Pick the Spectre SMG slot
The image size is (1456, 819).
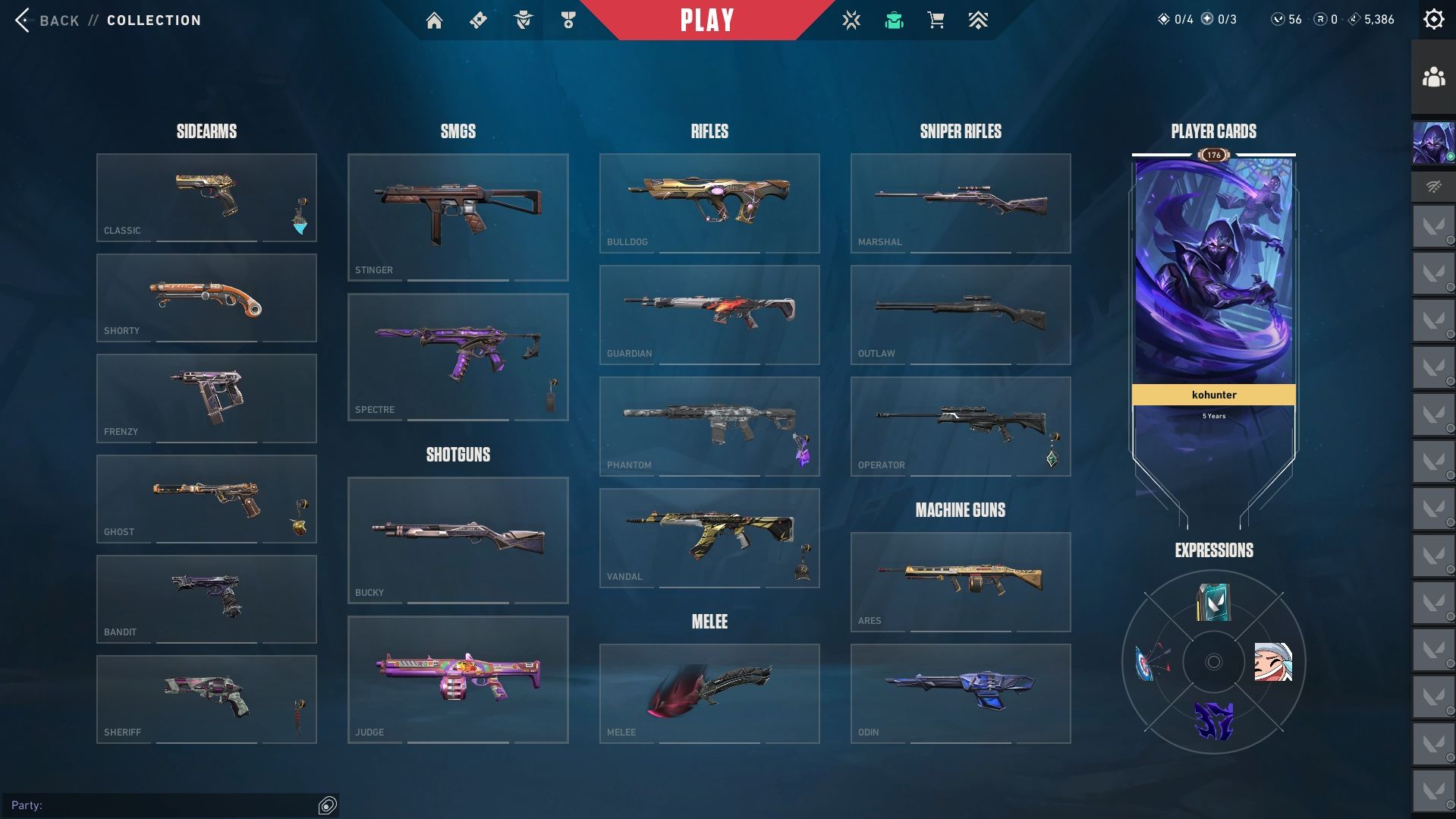click(x=458, y=357)
